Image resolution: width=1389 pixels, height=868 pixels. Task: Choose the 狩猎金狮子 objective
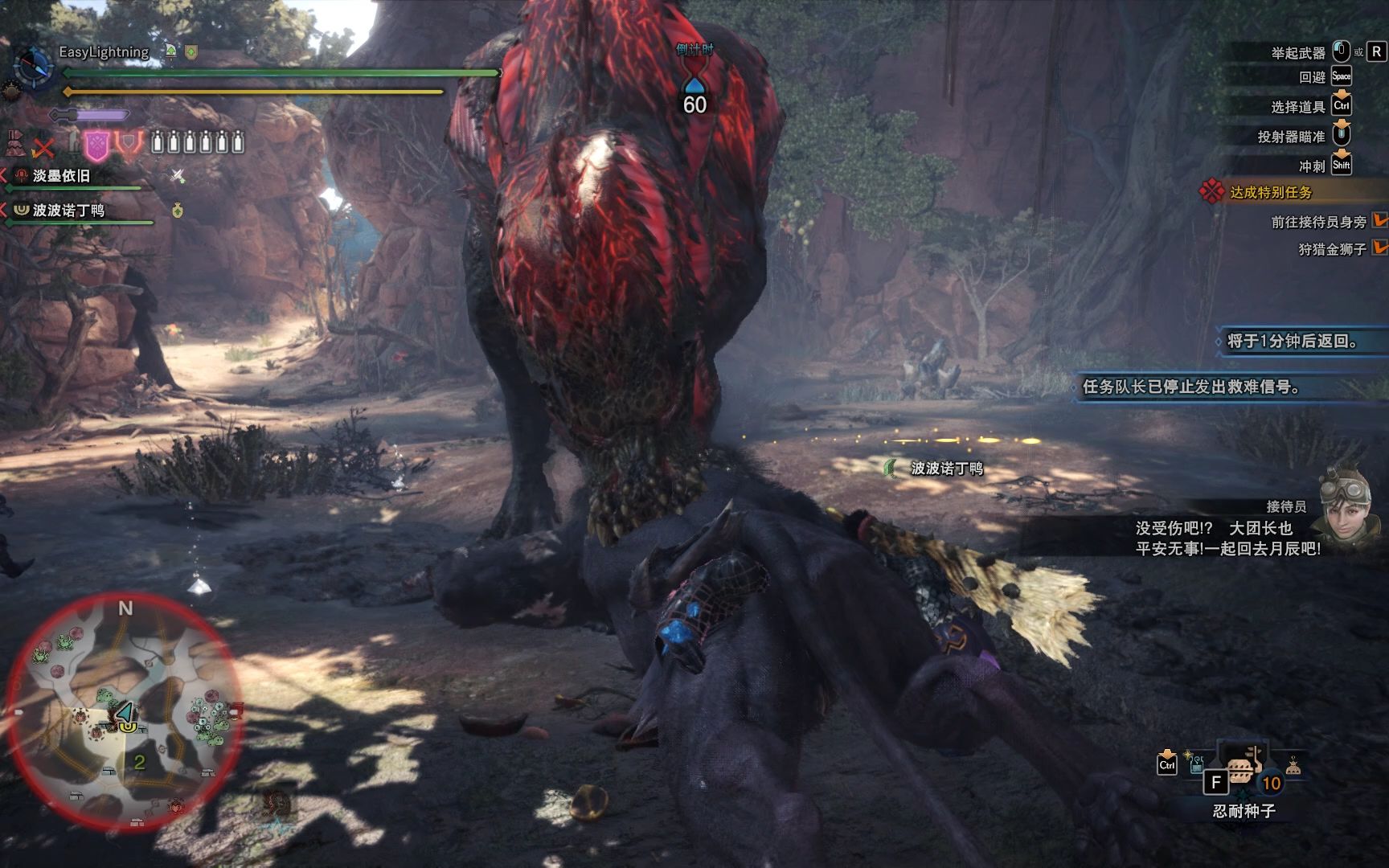1332,249
